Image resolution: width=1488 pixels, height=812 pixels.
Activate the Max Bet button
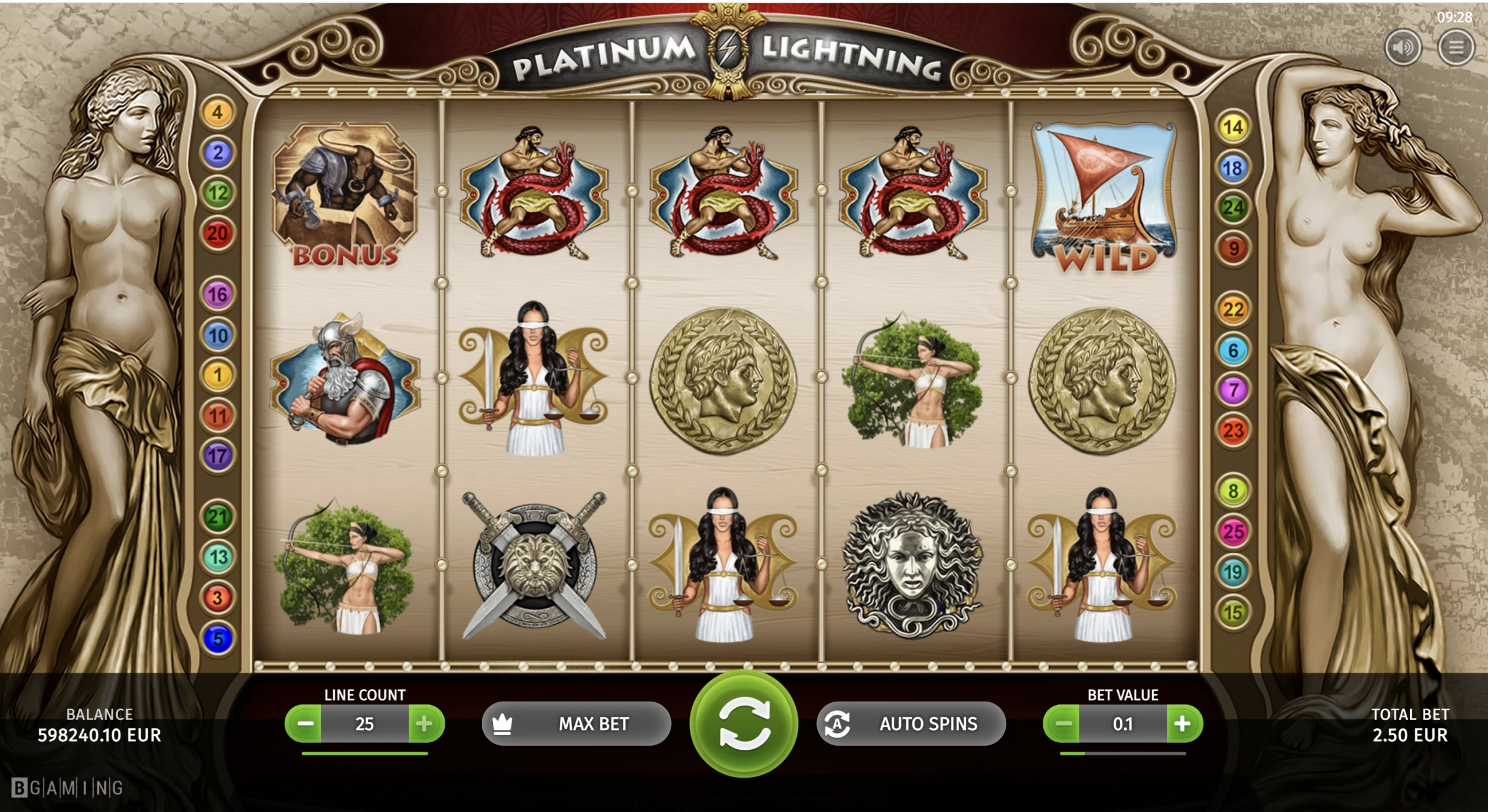click(x=576, y=724)
